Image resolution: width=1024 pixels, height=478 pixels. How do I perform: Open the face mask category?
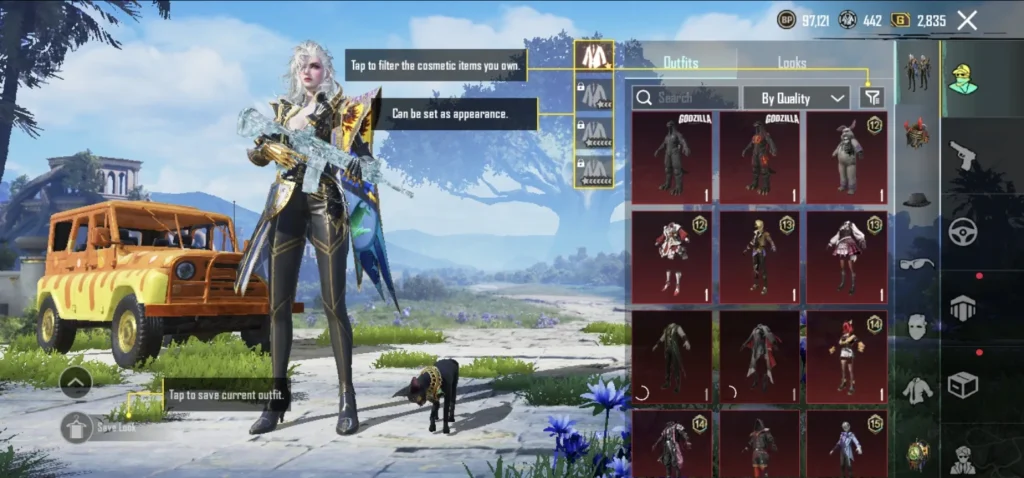(916, 327)
